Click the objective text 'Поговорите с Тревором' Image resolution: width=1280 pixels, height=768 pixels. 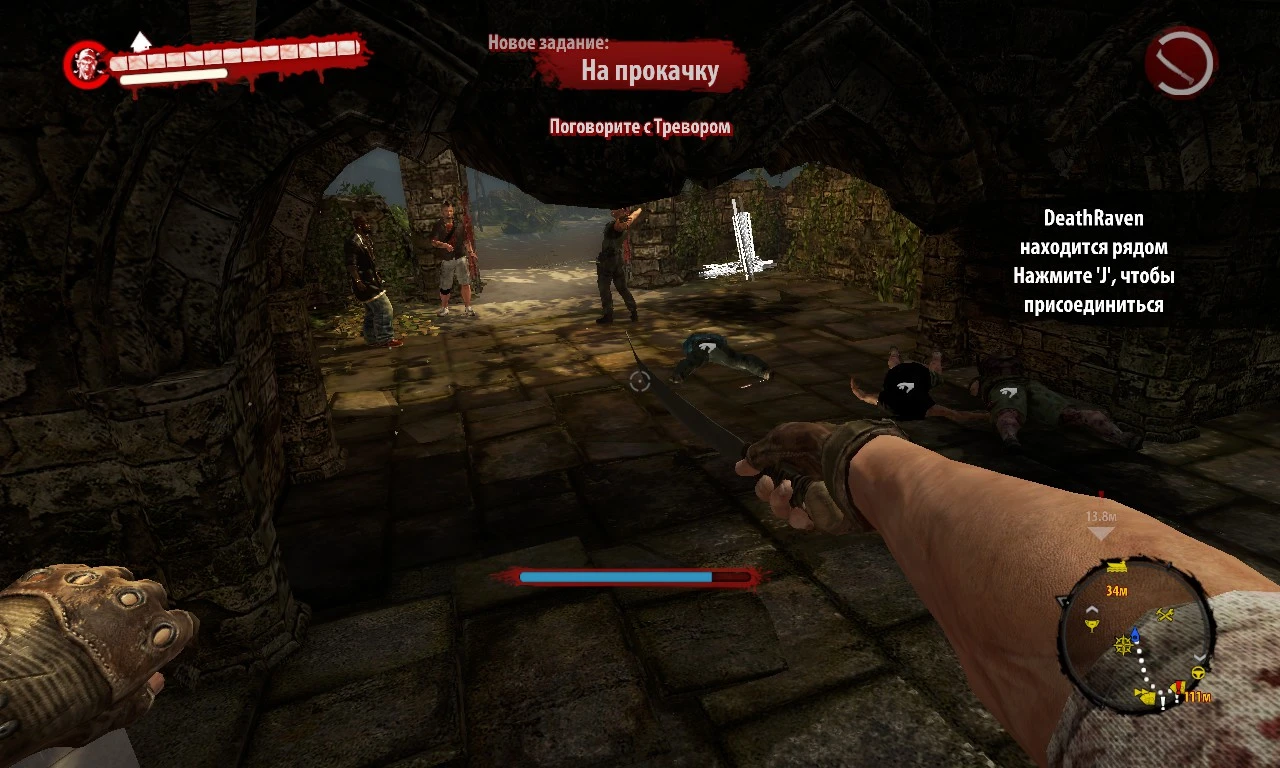click(x=640, y=128)
